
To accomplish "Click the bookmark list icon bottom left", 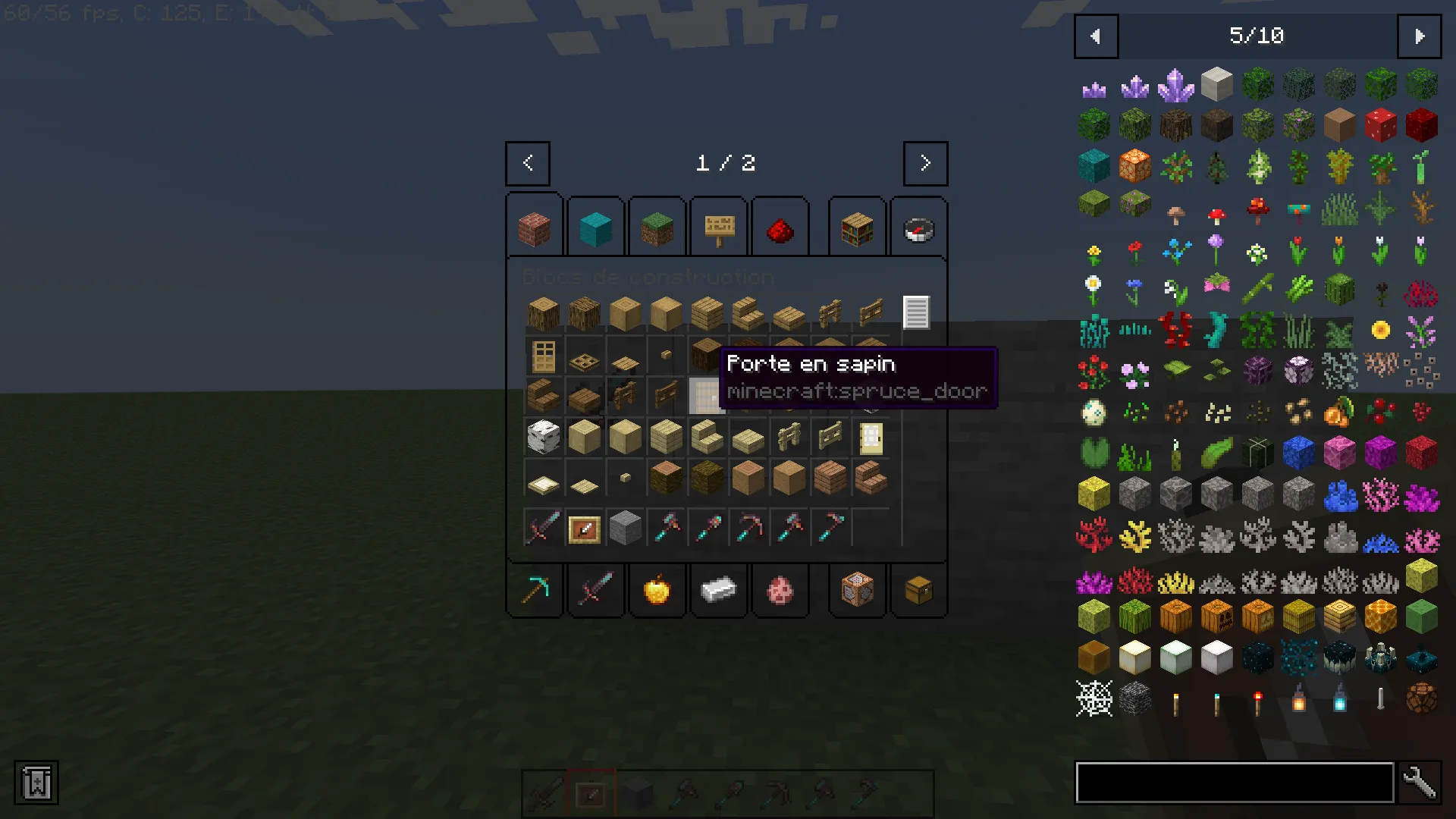I will [x=36, y=783].
